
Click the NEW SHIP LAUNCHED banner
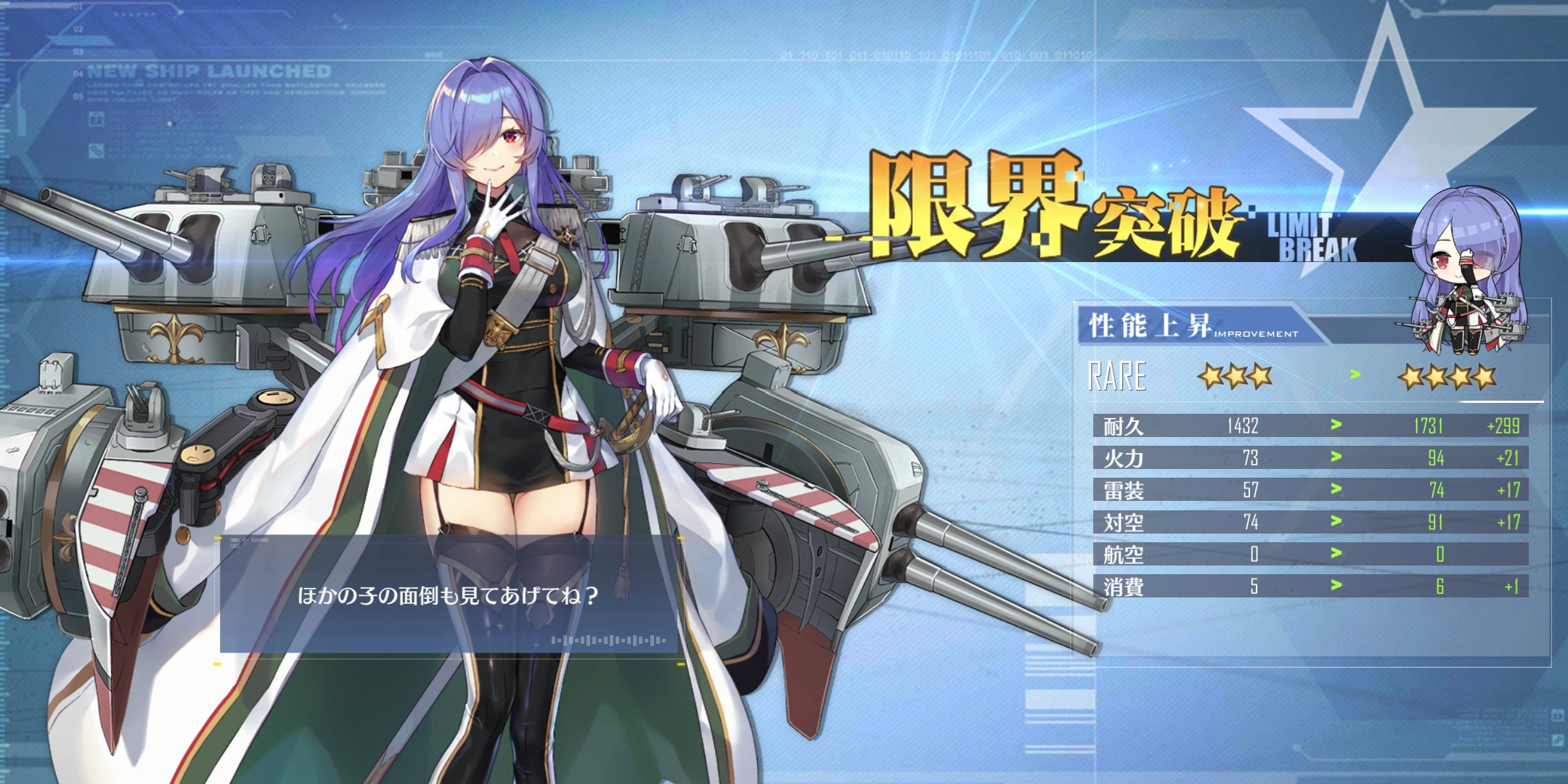(x=207, y=72)
